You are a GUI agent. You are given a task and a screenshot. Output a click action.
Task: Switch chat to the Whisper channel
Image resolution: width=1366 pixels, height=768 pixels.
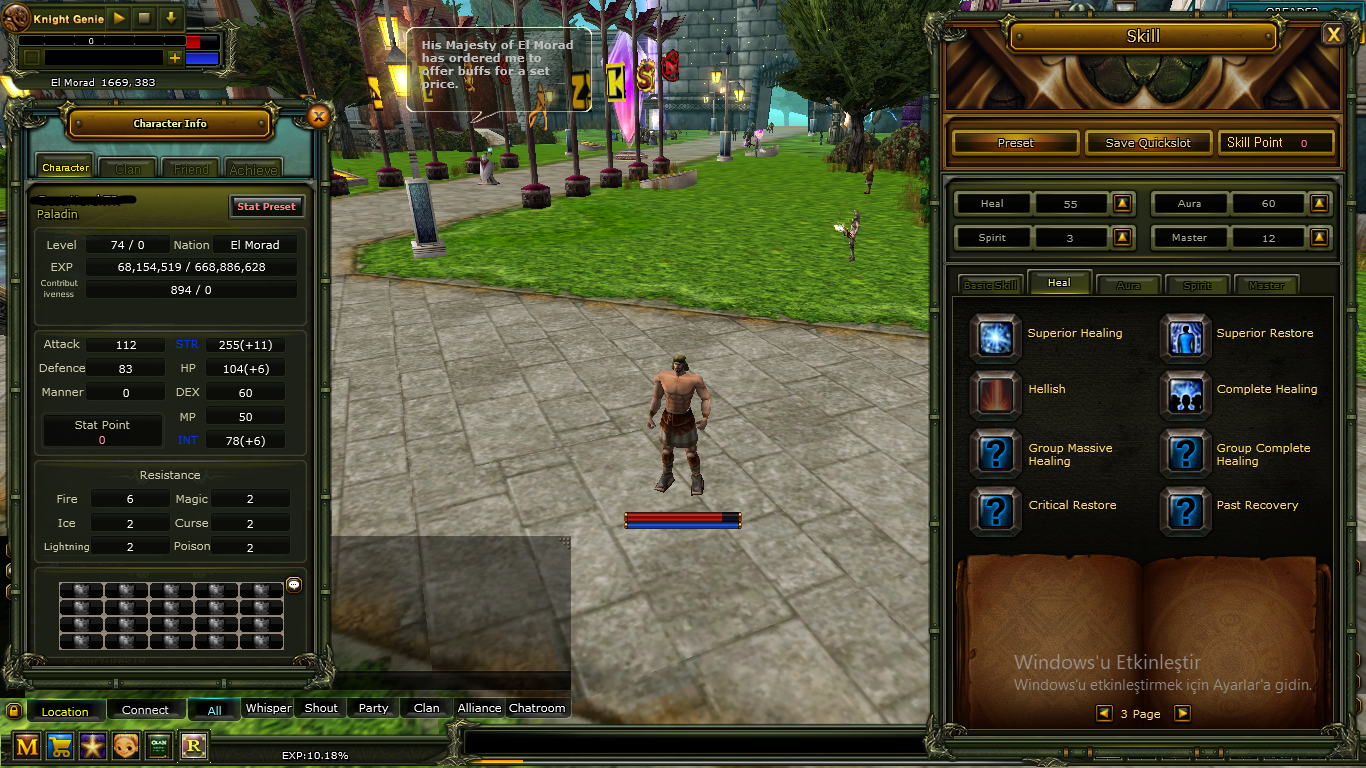(268, 708)
